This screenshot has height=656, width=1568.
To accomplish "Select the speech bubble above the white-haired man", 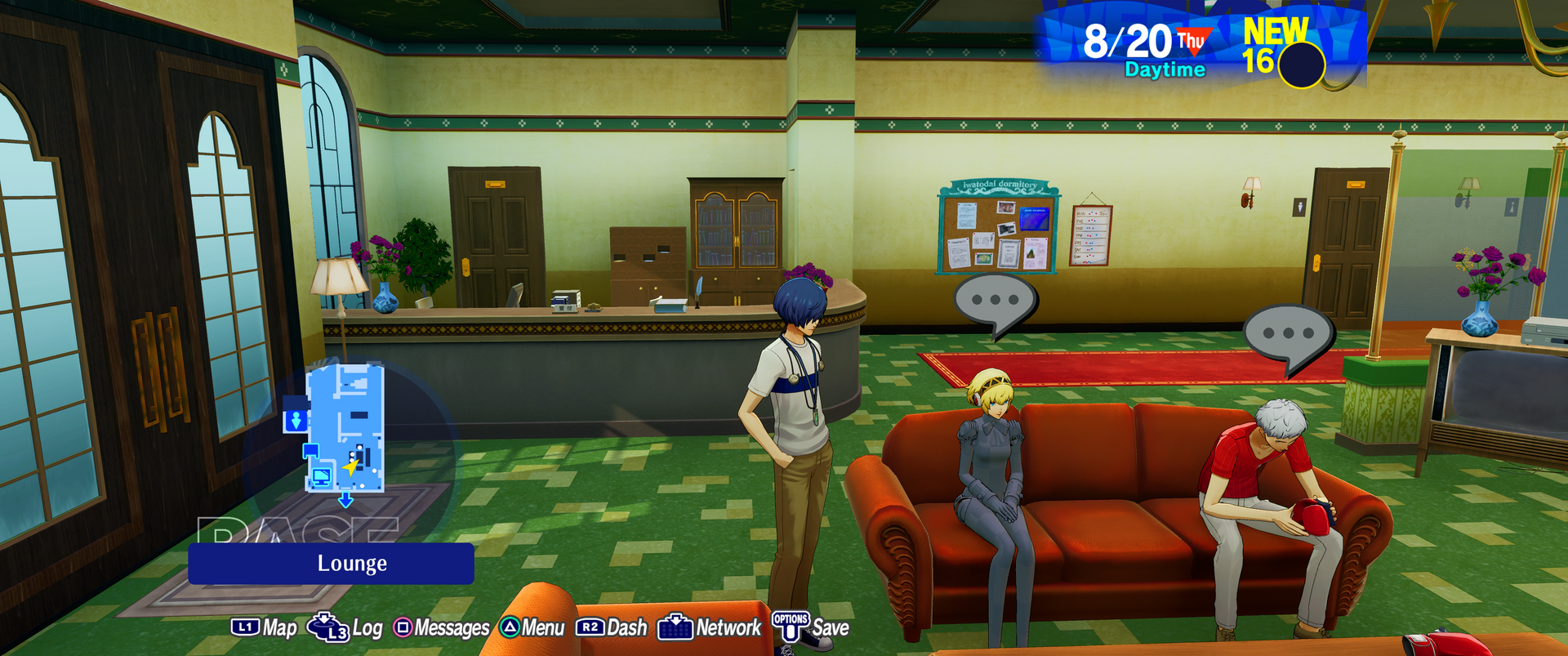I will [1287, 335].
